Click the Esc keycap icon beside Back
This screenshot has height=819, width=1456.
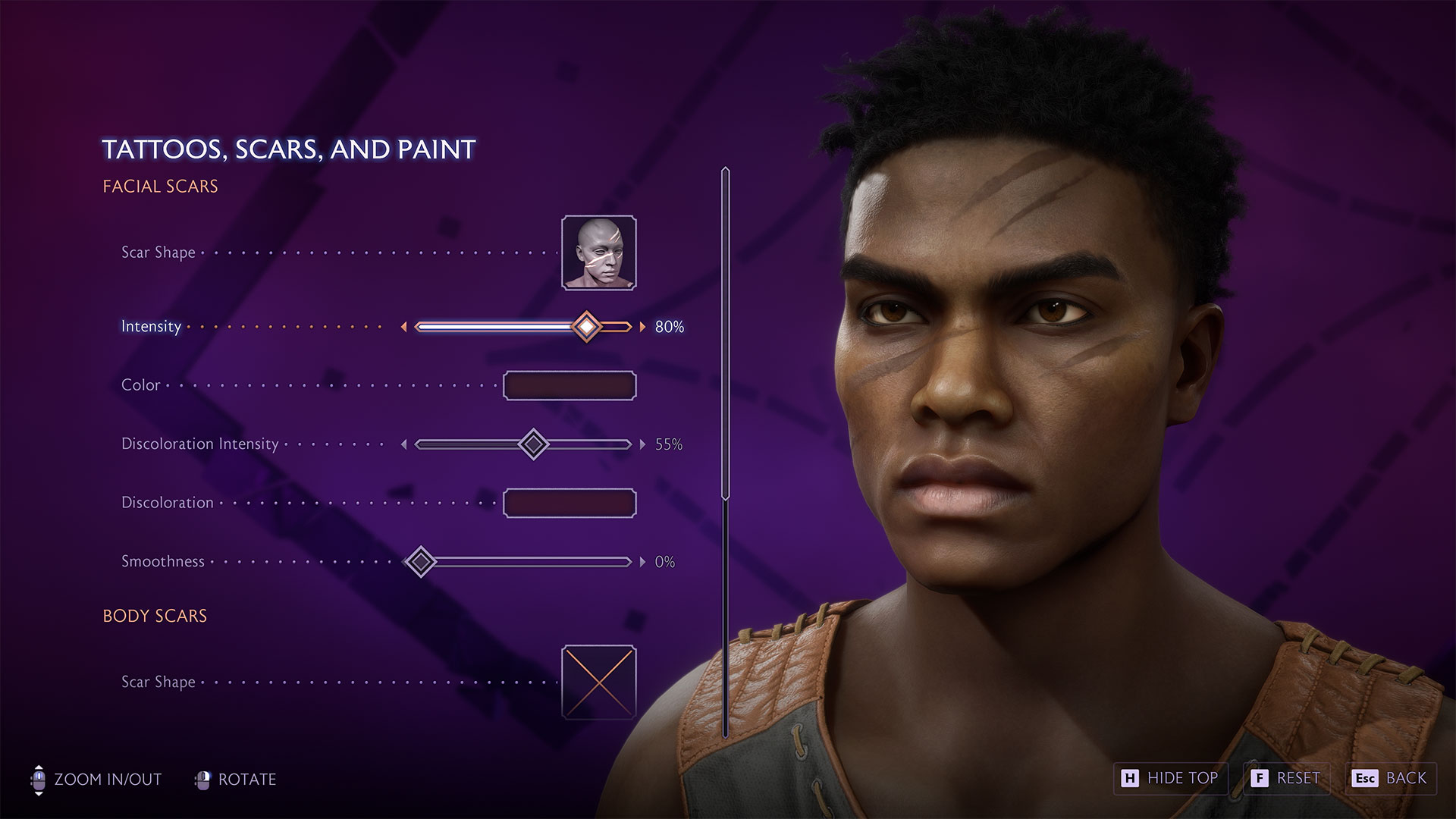1365,778
